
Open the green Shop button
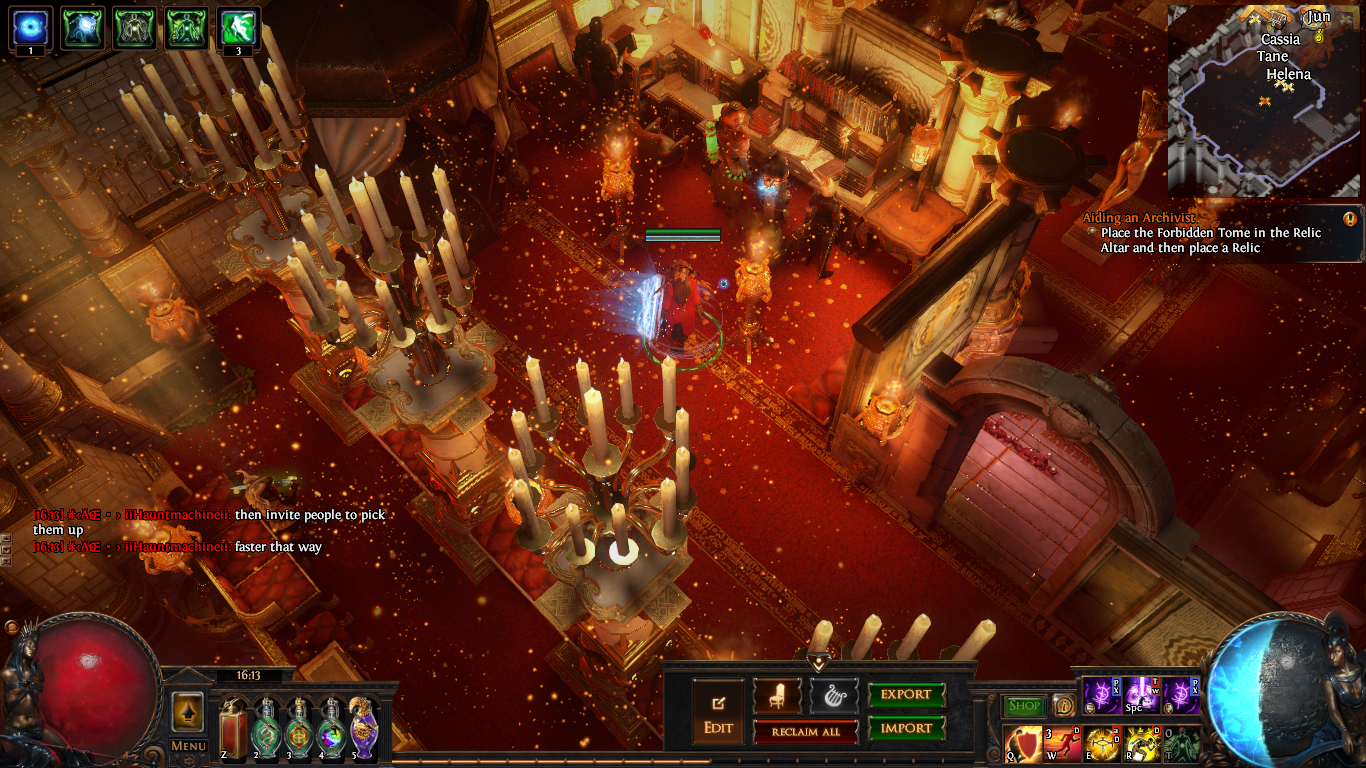click(1024, 706)
